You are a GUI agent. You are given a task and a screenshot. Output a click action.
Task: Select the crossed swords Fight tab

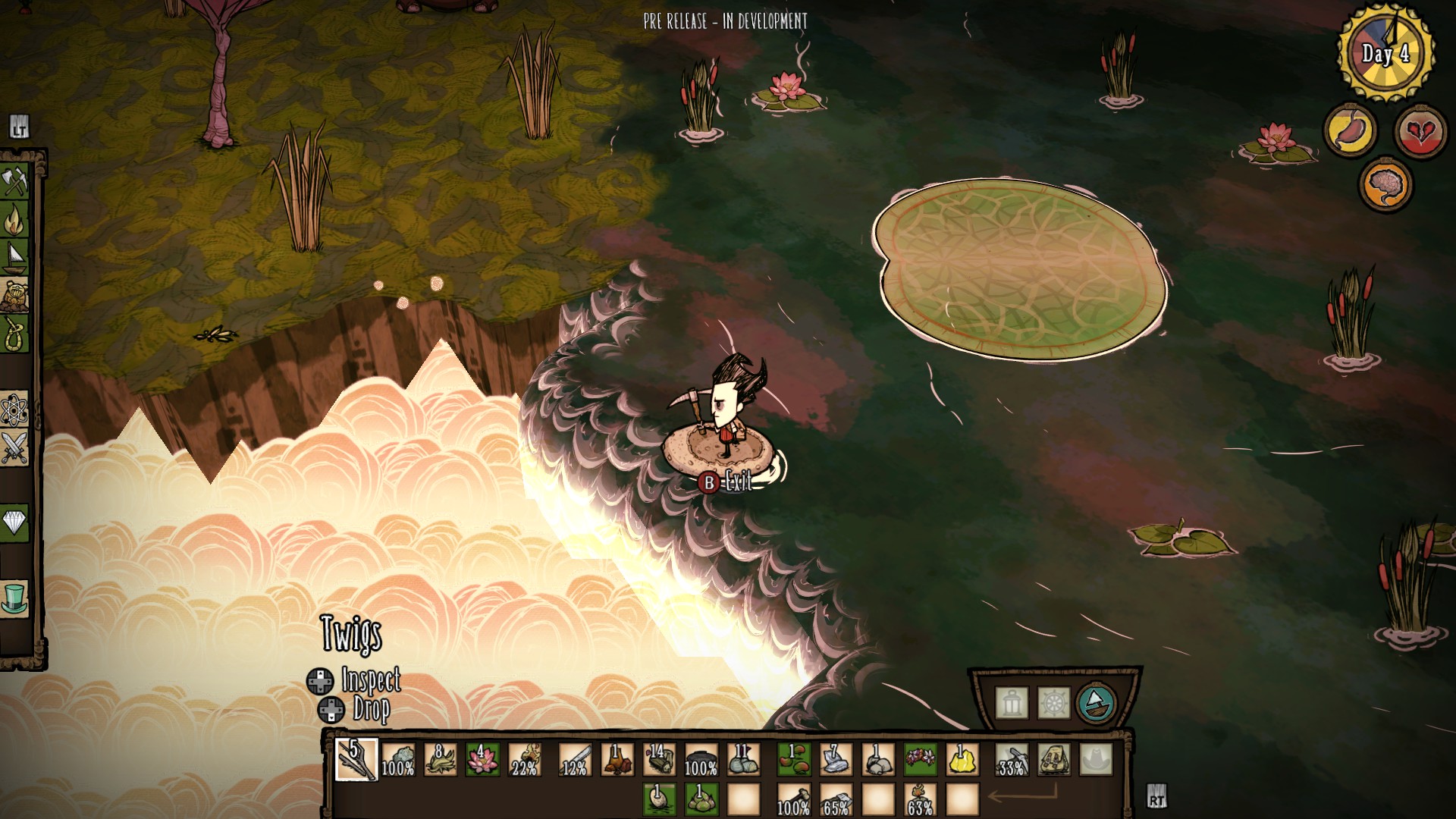click(14, 447)
